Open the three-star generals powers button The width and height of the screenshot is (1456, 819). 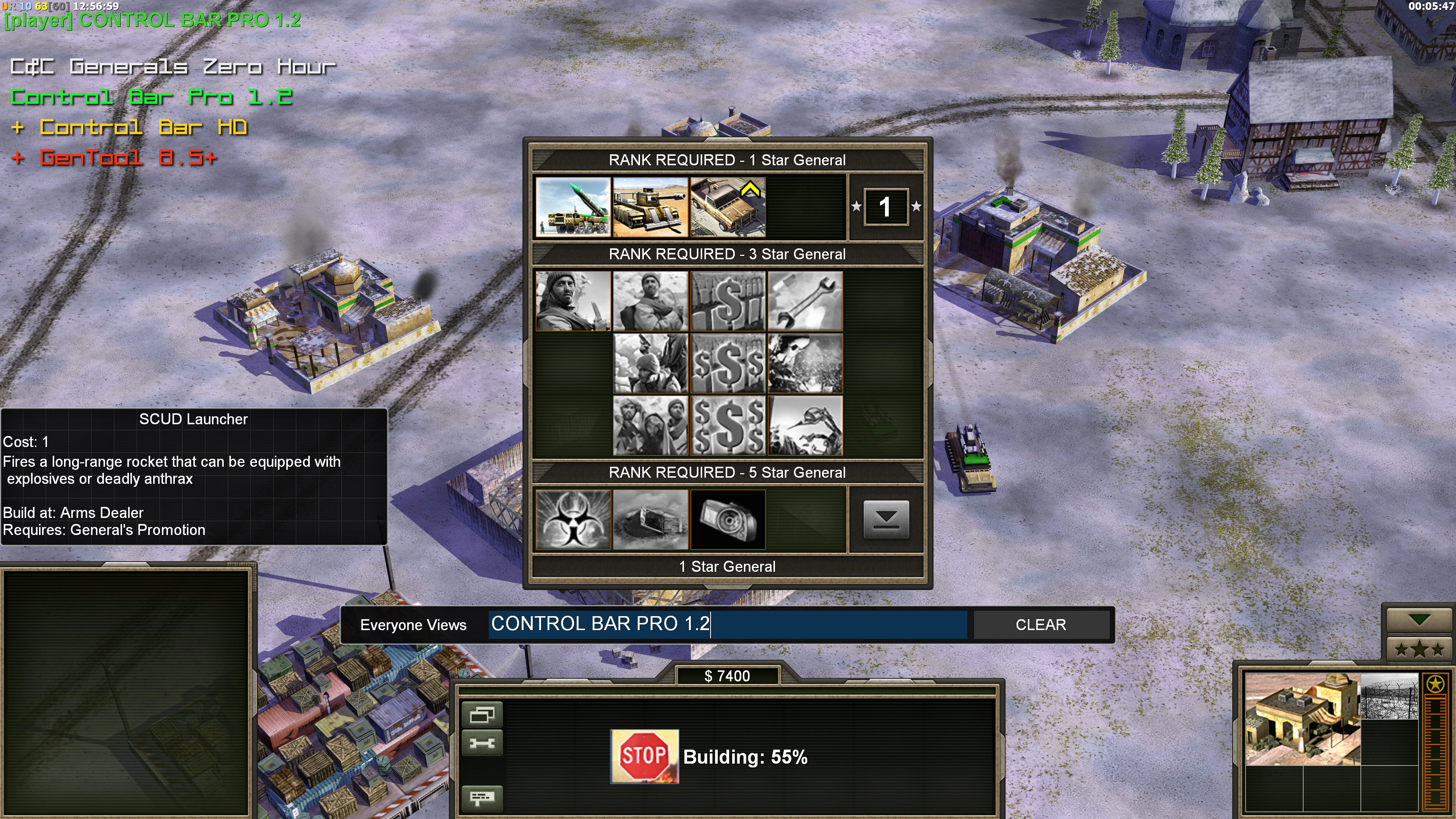coord(1419,649)
